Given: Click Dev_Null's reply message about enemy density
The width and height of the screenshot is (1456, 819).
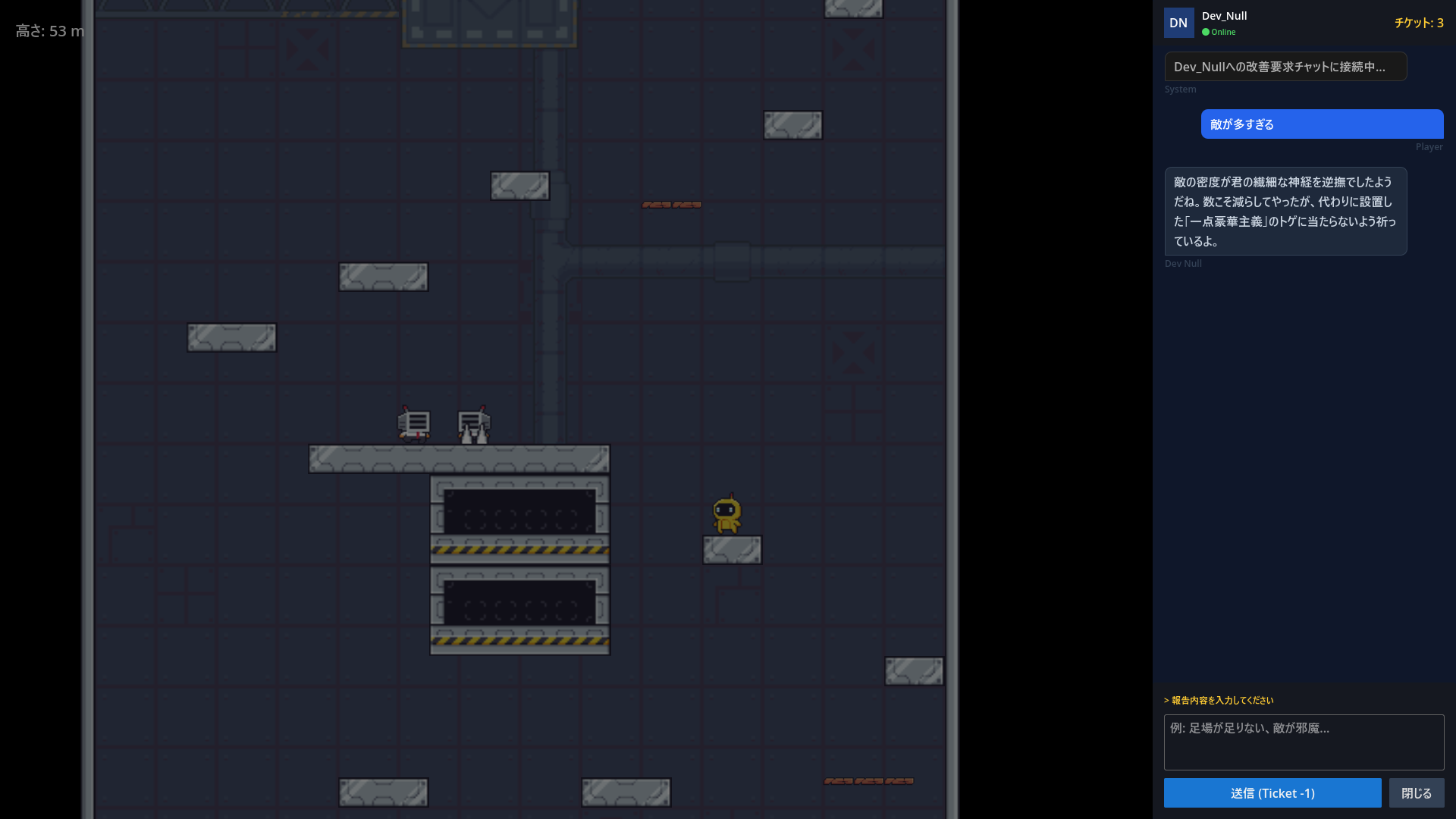Looking at the screenshot, I should coord(1286,211).
